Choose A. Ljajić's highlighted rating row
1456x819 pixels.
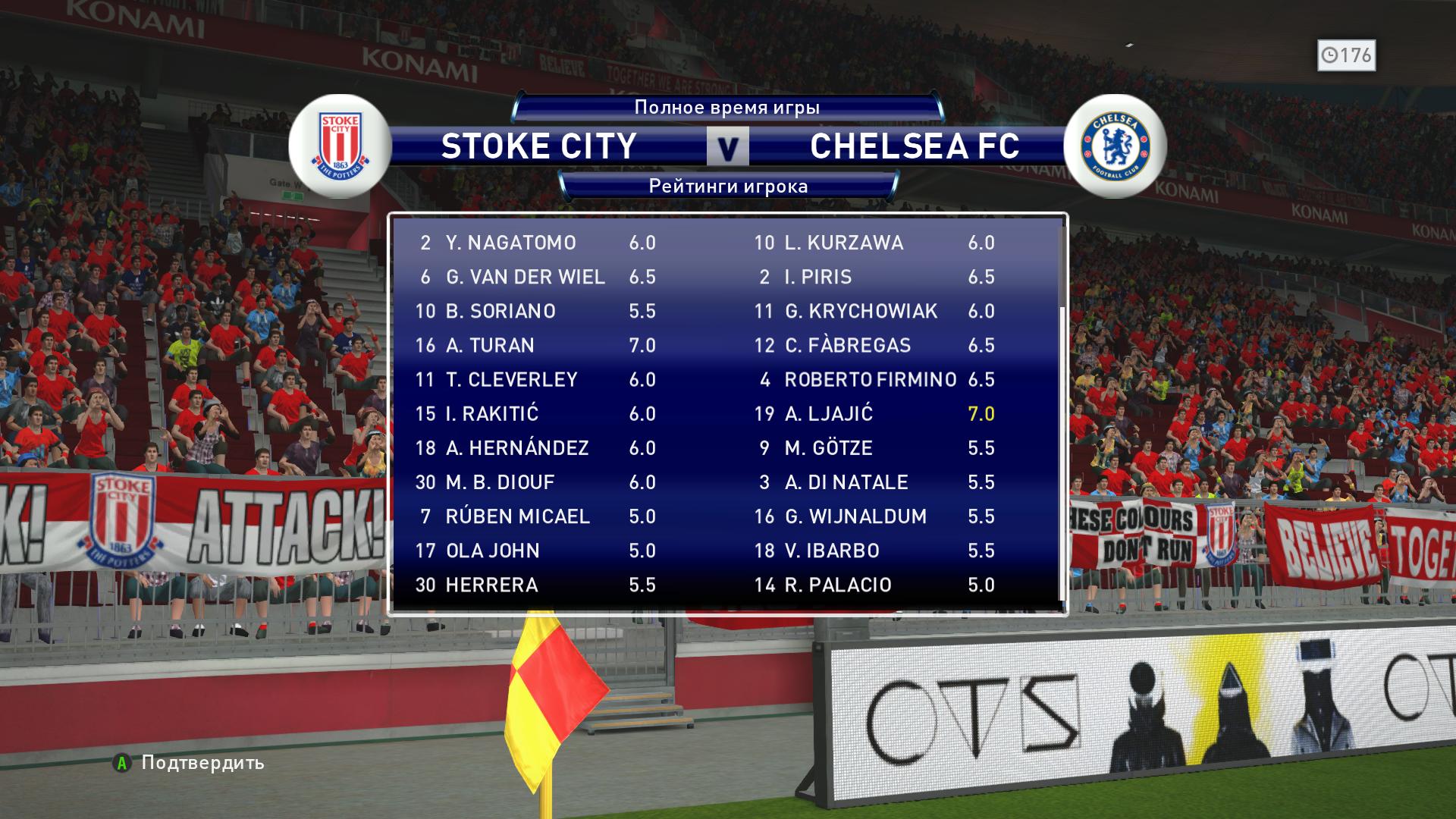click(874, 413)
